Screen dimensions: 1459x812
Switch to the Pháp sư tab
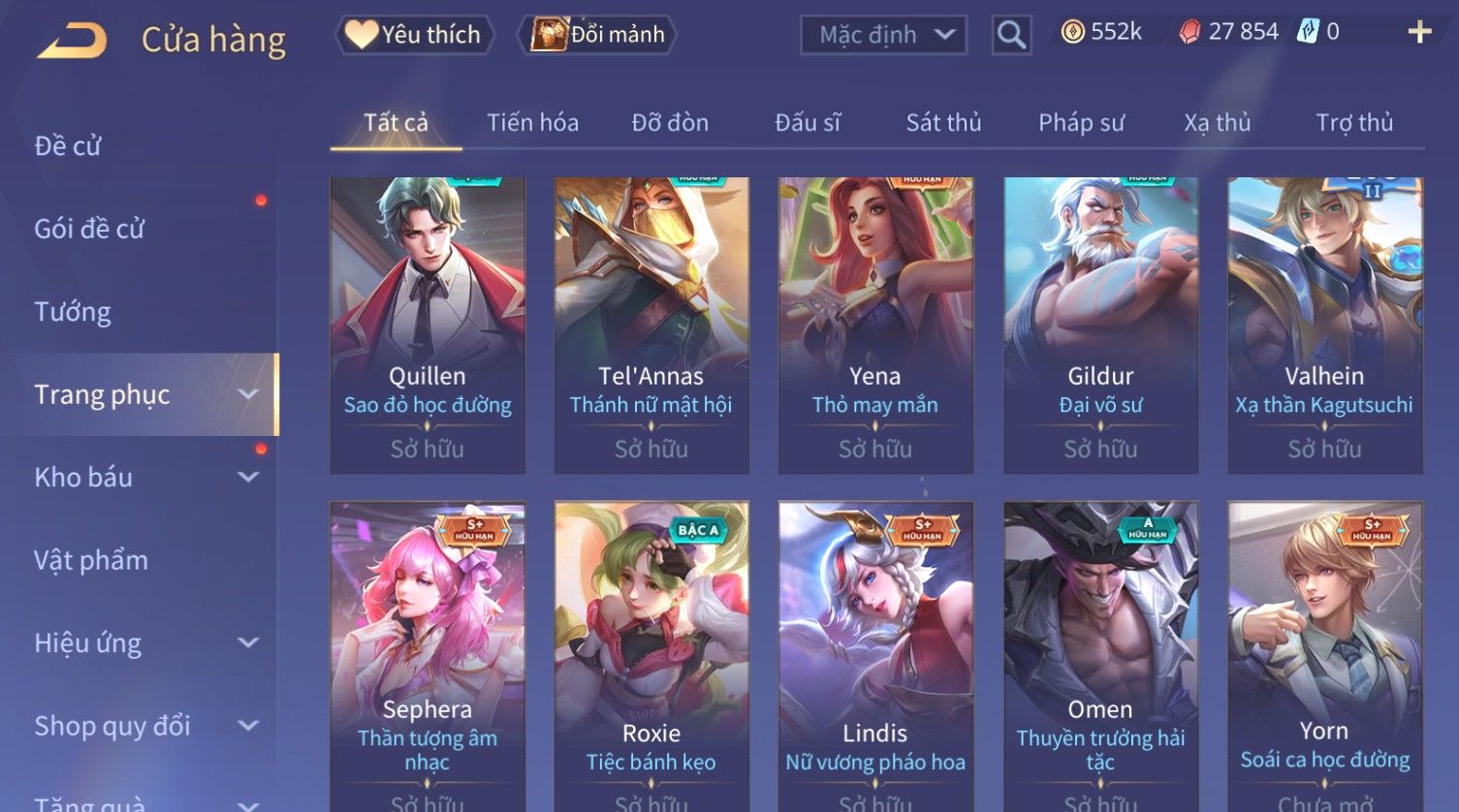[1081, 123]
